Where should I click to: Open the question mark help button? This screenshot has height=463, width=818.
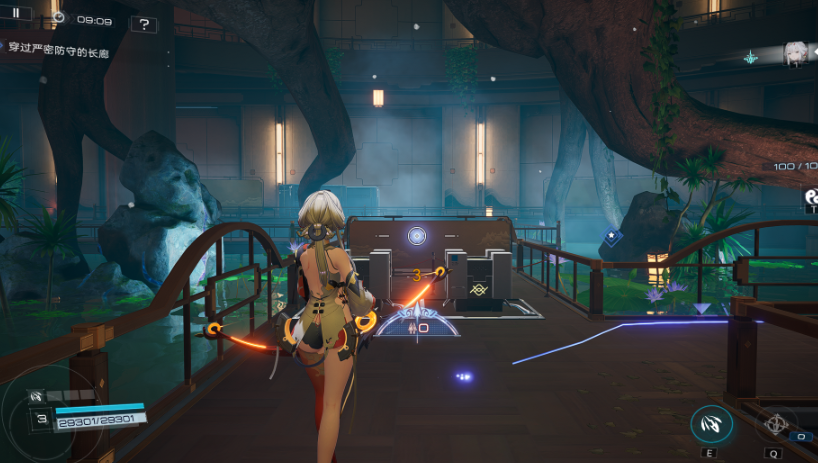coord(143,24)
